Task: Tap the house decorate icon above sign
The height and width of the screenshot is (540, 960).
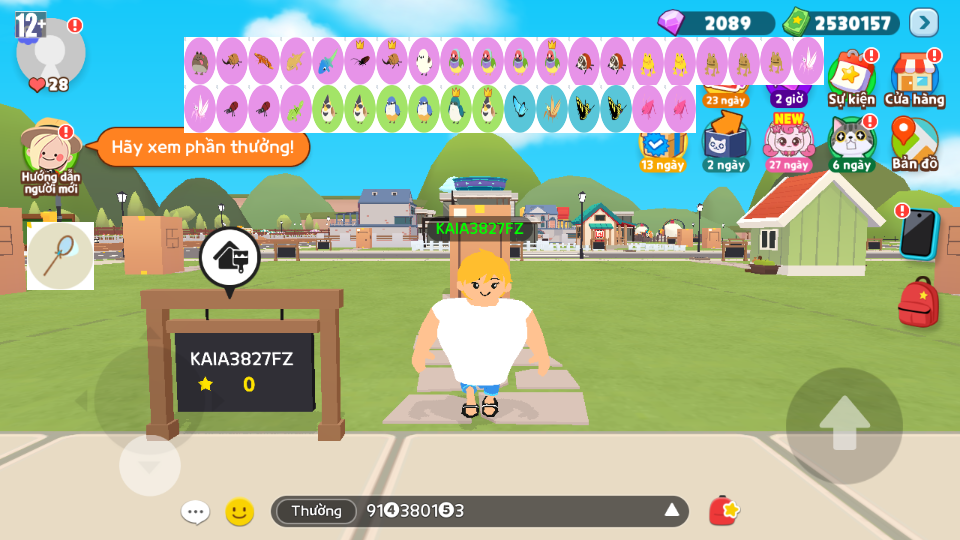Action: click(230, 258)
